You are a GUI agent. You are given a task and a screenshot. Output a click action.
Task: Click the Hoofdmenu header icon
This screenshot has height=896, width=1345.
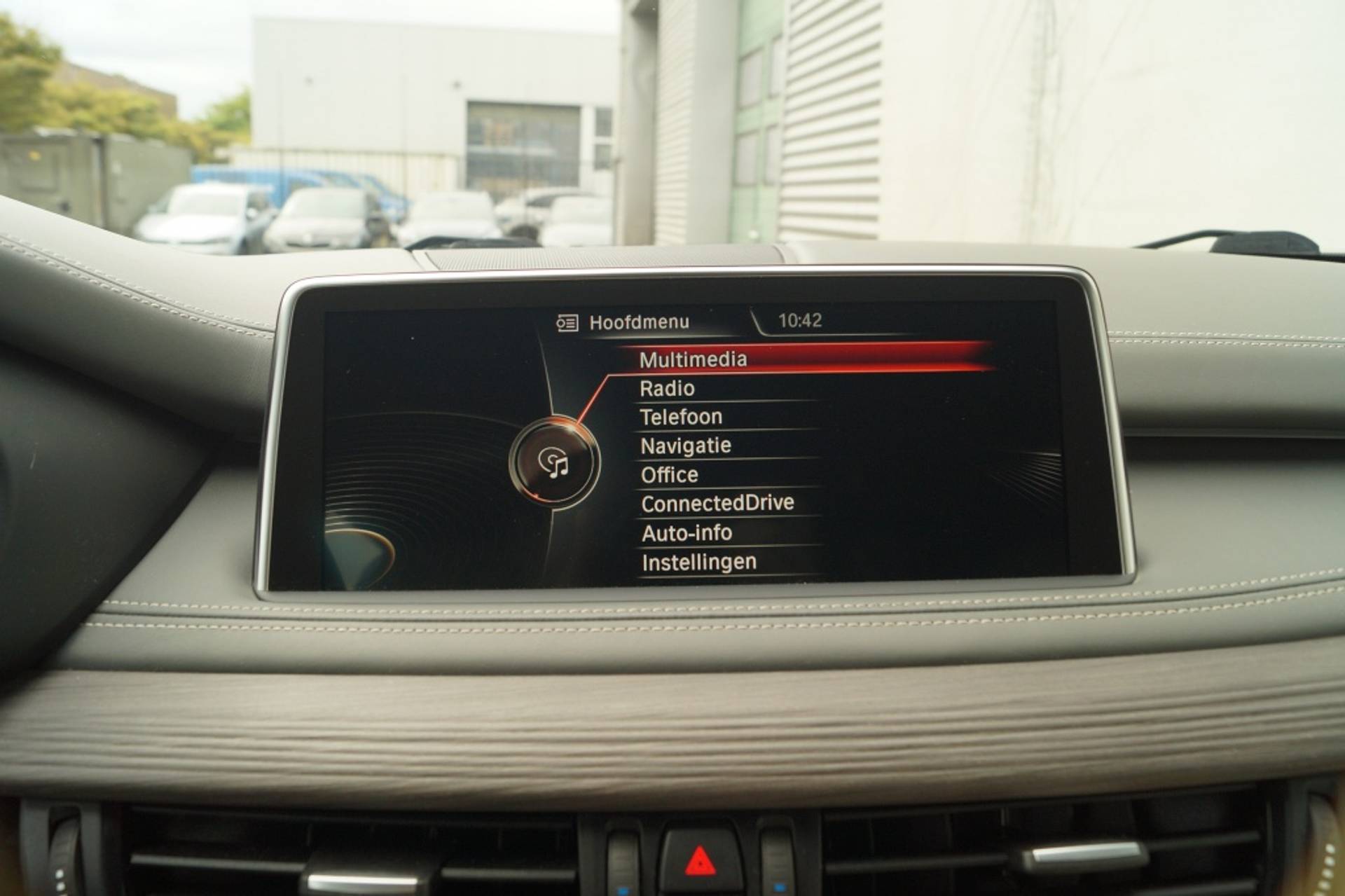tap(567, 323)
